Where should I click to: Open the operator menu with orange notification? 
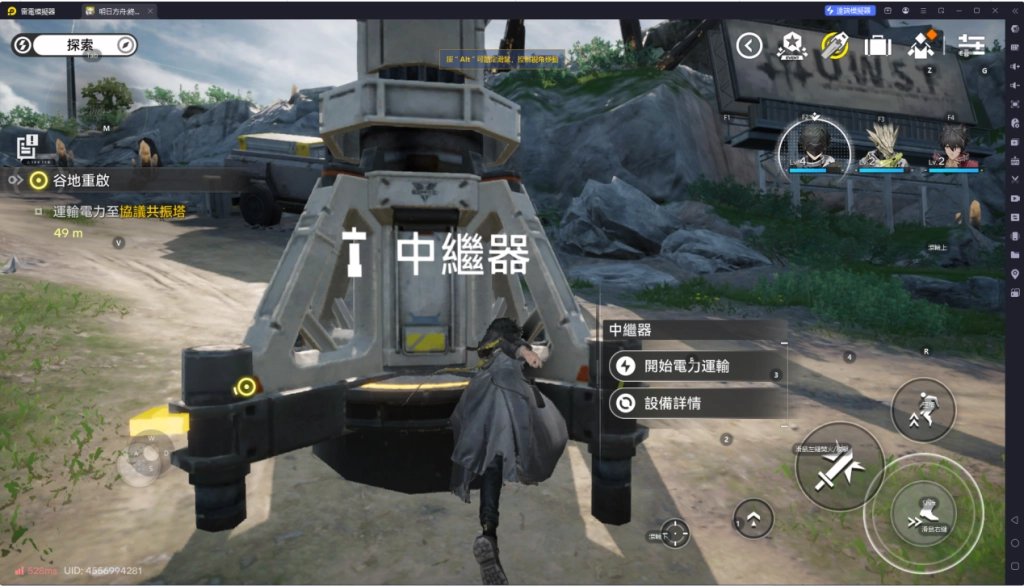coord(921,45)
